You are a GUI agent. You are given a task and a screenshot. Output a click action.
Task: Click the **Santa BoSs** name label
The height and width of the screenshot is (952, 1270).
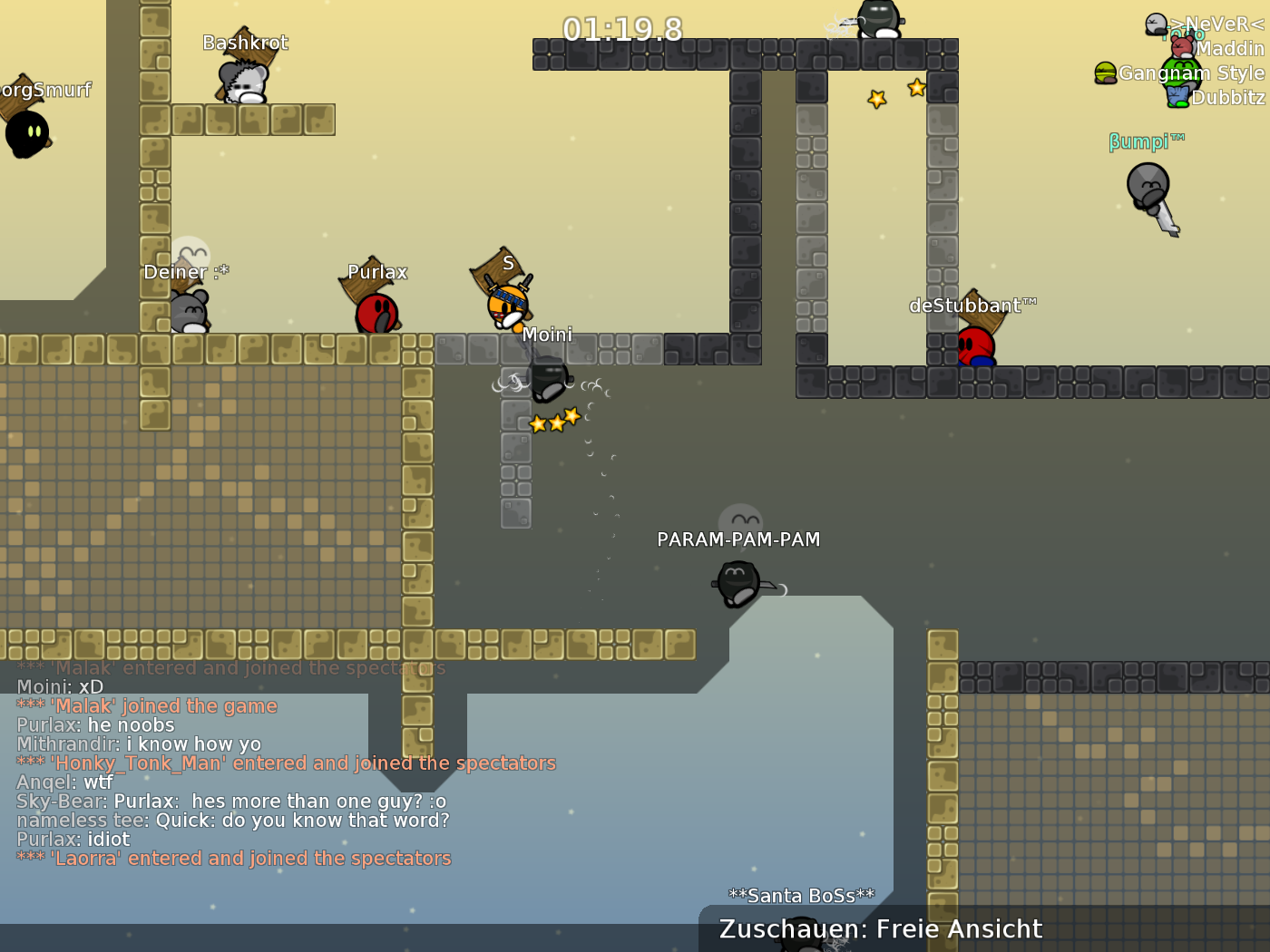point(802,895)
